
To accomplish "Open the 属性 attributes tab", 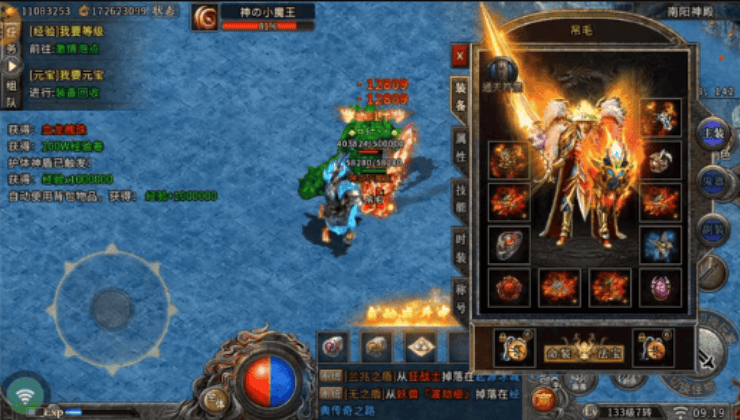I will 460,149.
